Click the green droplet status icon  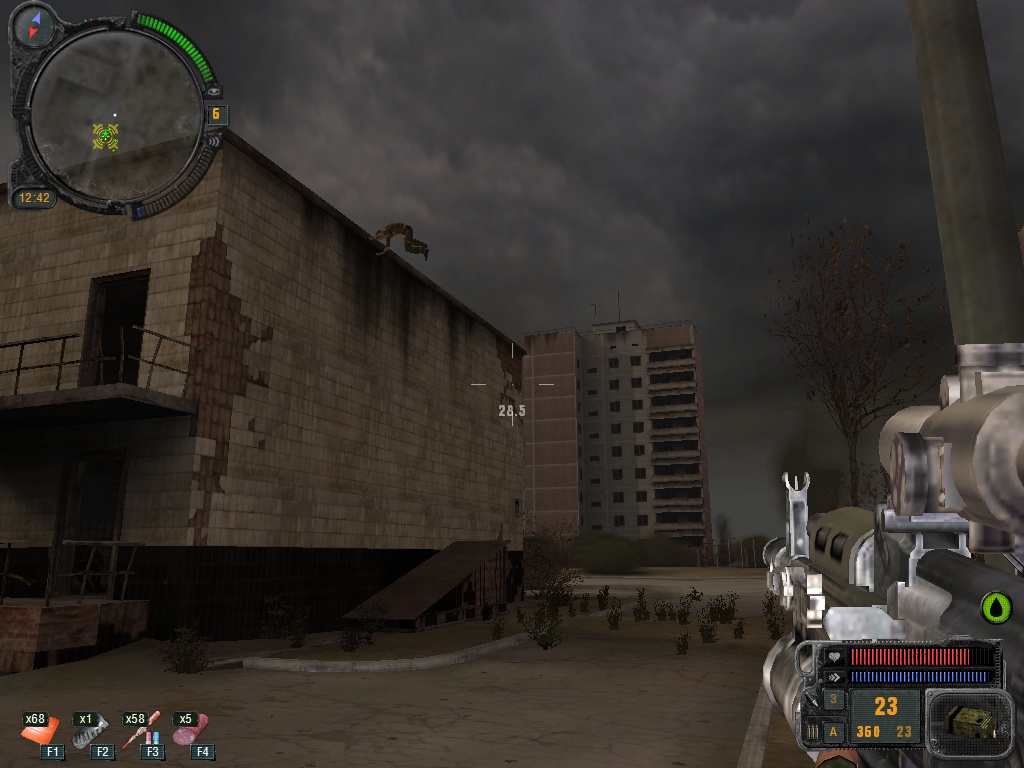(x=996, y=606)
